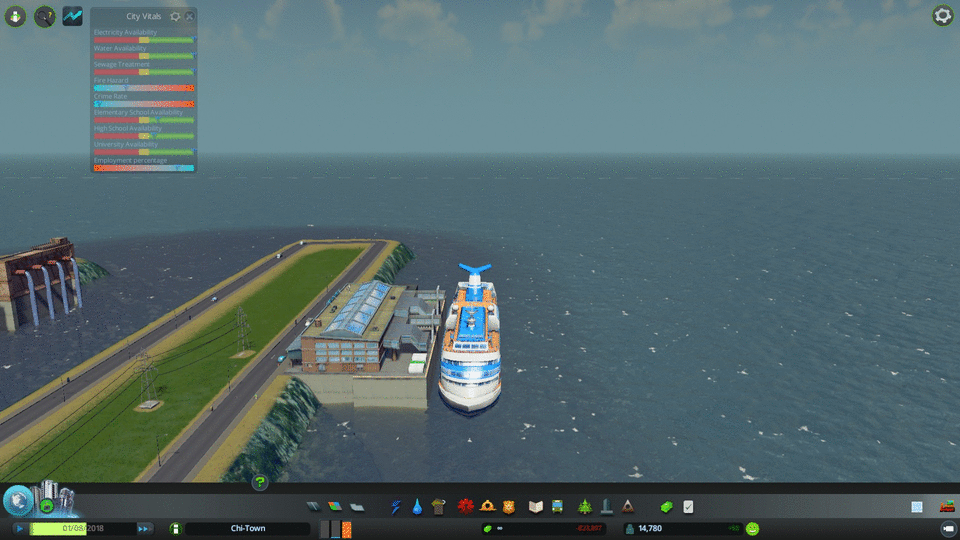This screenshot has height=540, width=960.
Task: Open the Garbage services menu
Action: 437,507
